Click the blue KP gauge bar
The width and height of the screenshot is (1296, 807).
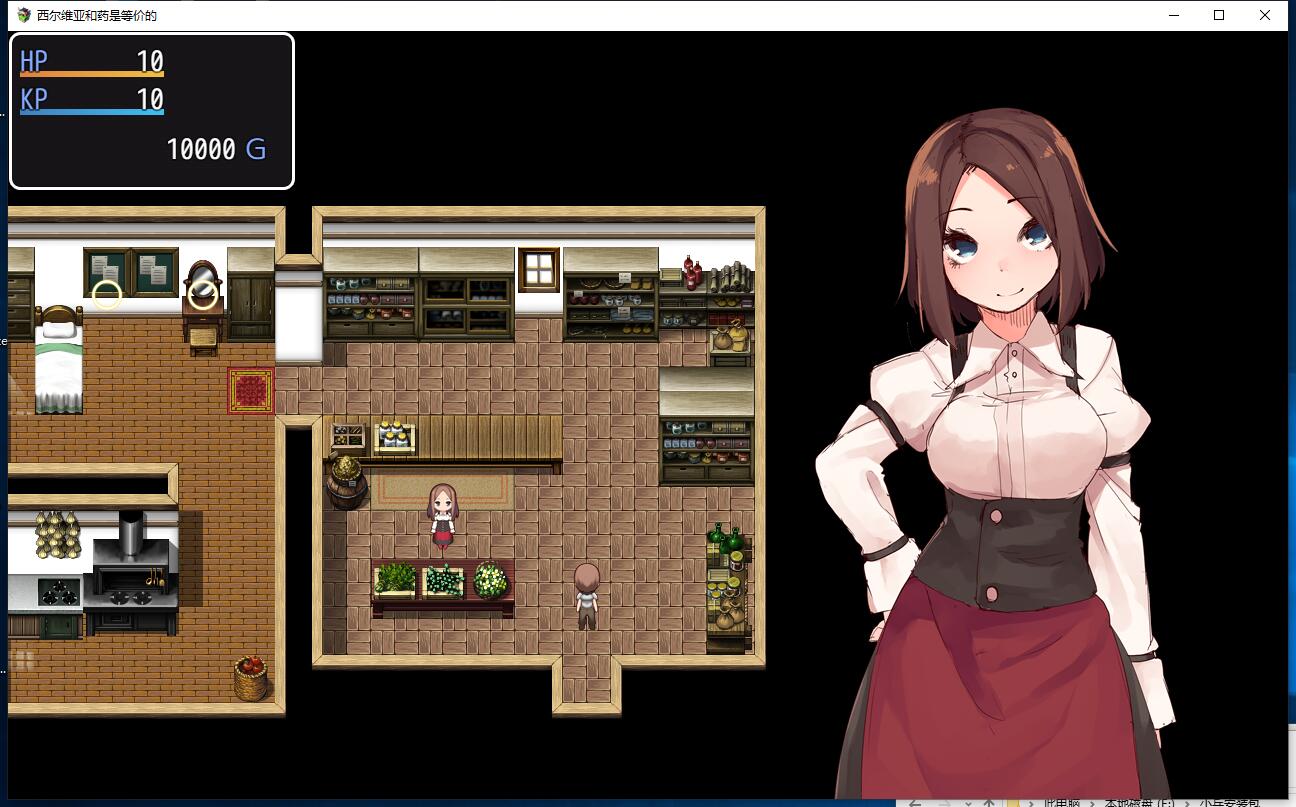(92, 112)
